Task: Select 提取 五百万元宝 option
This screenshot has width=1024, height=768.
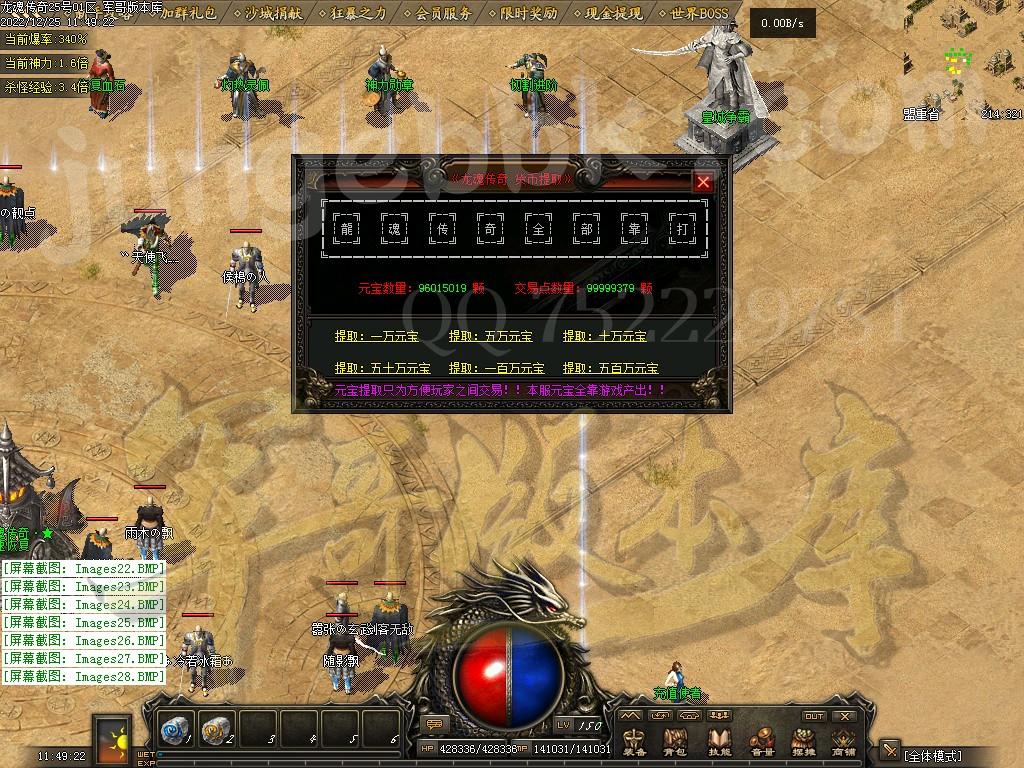Action: (611, 369)
